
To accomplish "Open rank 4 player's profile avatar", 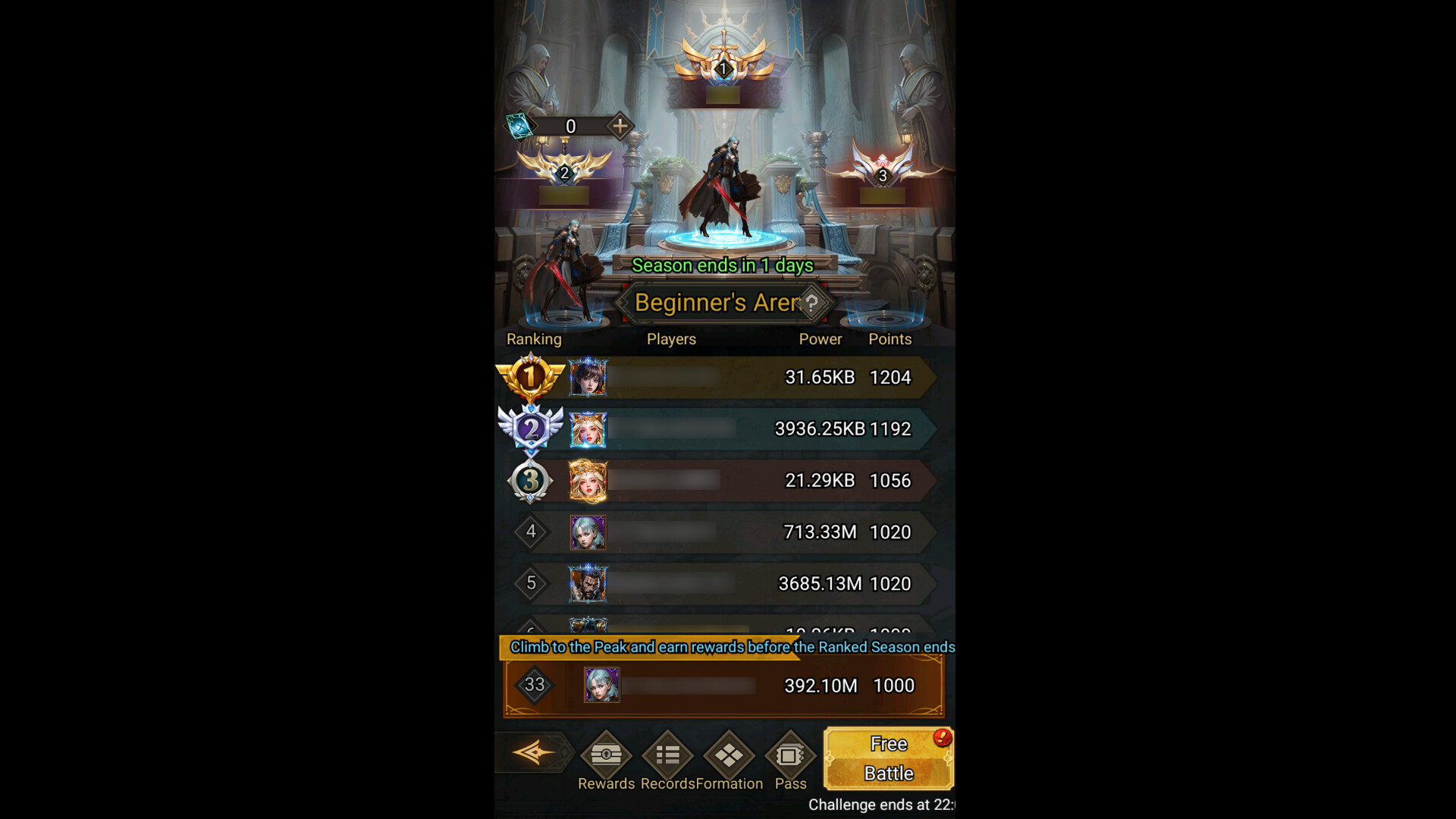I will pos(588,532).
